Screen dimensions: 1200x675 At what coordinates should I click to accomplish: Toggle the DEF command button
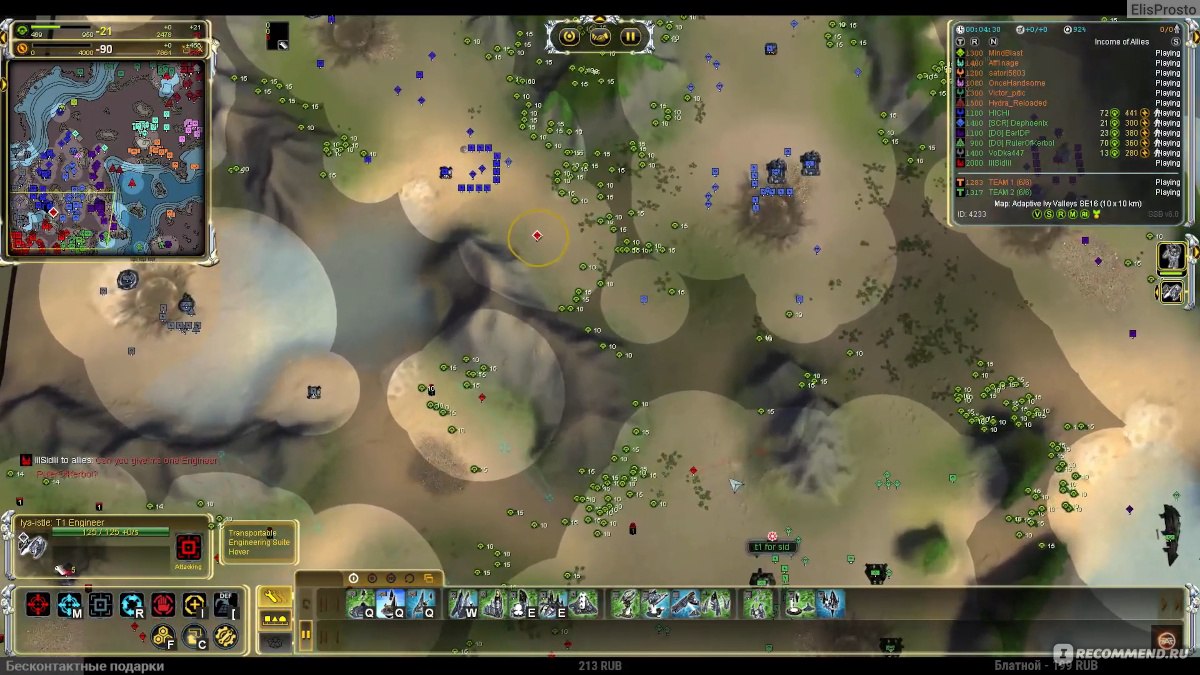(x=226, y=604)
